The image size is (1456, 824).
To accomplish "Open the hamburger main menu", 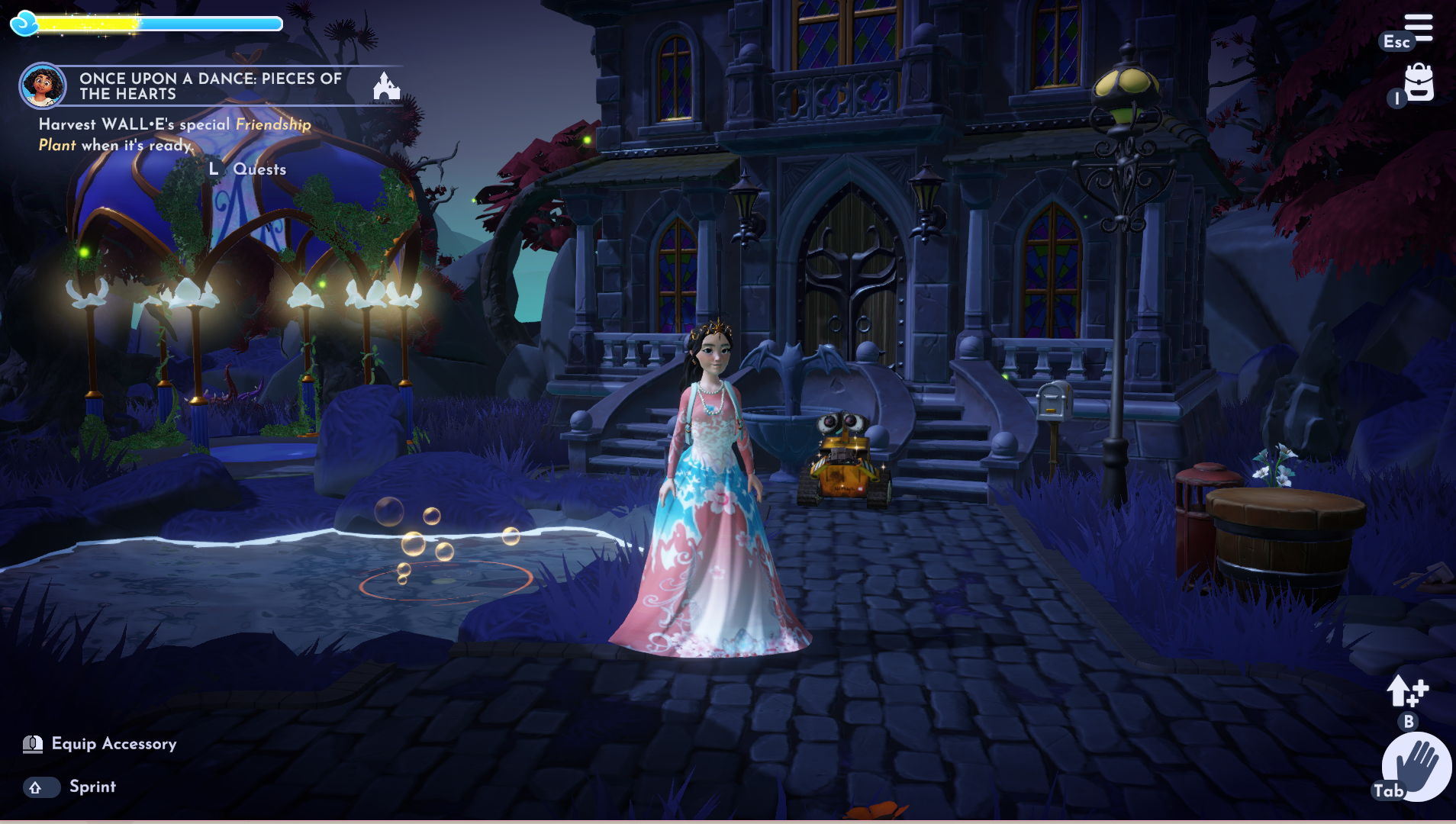I will pos(1418,27).
